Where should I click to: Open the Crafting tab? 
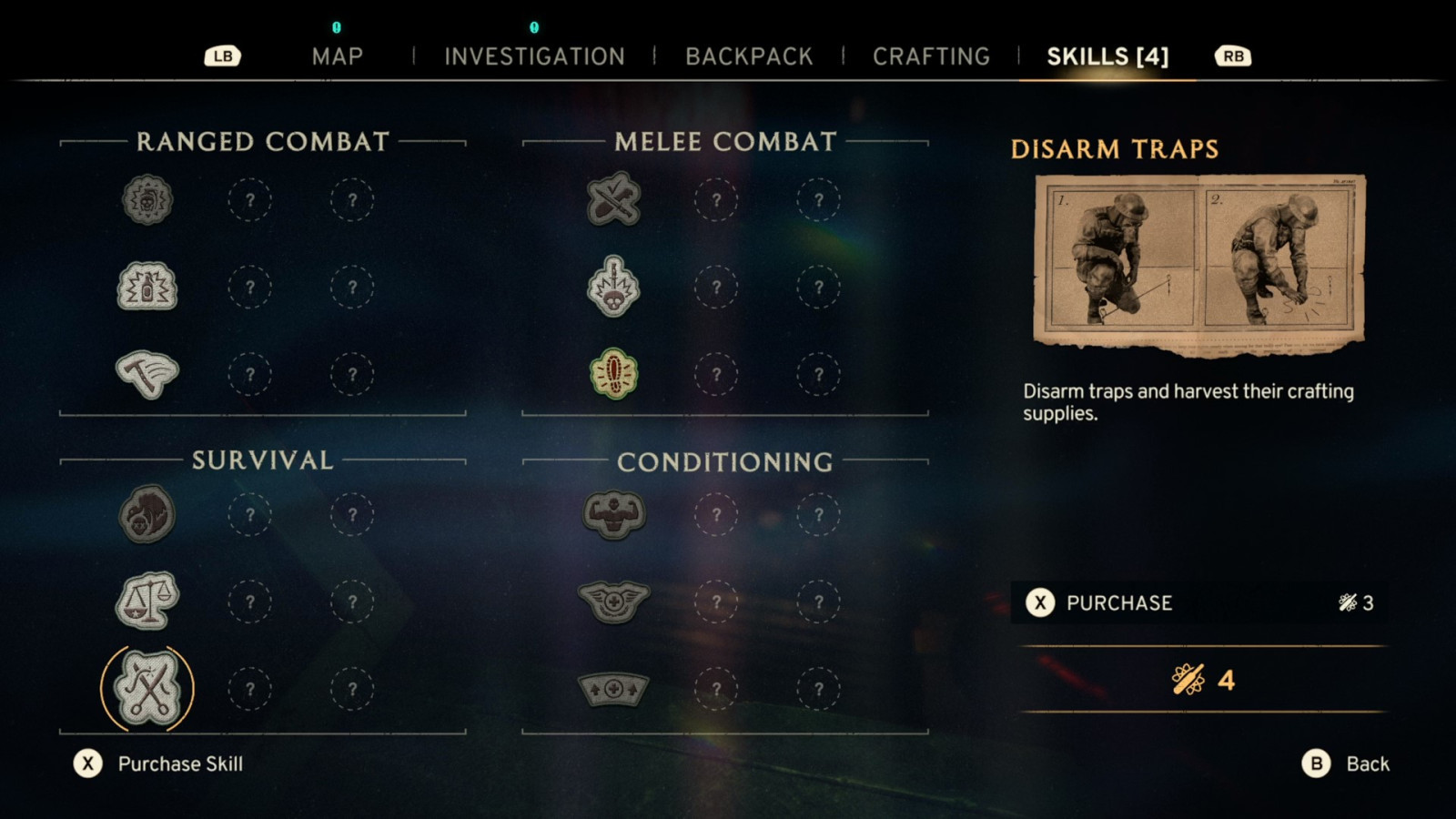click(x=931, y=56)
